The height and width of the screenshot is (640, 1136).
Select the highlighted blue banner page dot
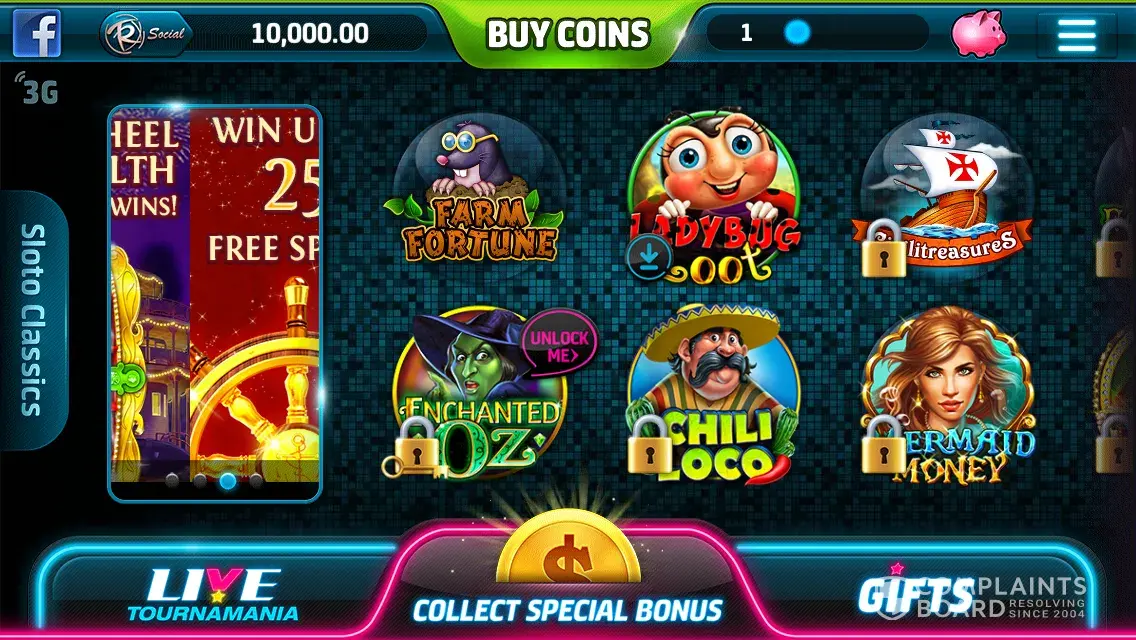click(x=228, y=481)
